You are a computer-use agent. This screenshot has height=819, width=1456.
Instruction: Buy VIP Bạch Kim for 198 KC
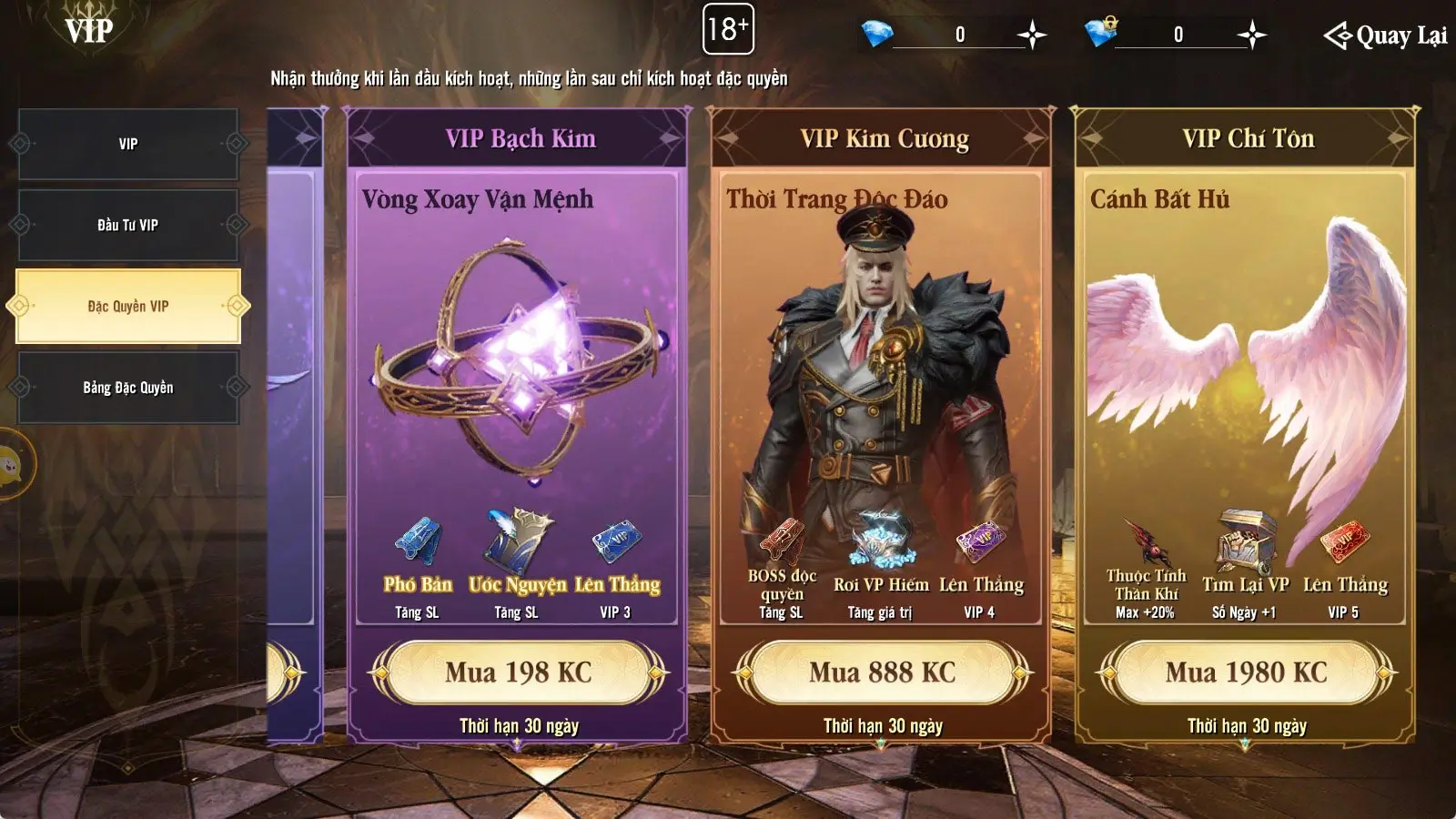tap(518, 672)
